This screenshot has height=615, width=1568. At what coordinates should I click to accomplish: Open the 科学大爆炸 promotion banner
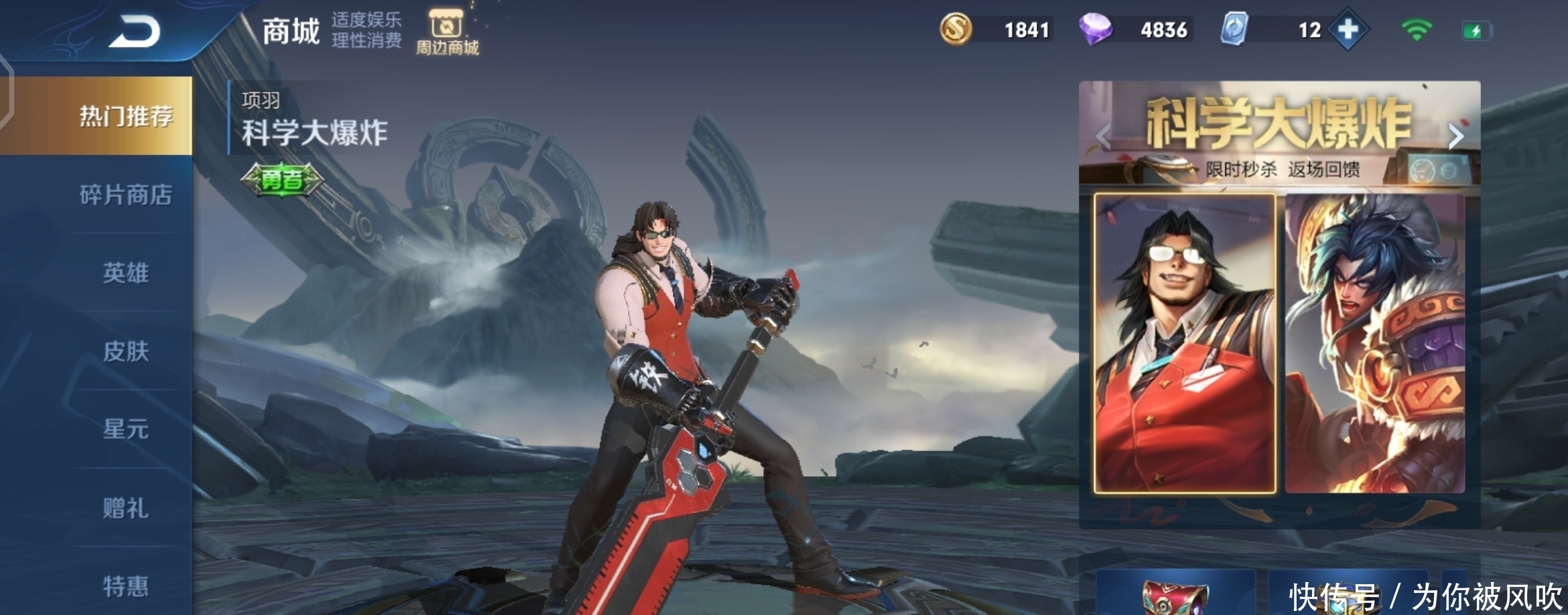pyautogui.click(x=1279, y=131)
